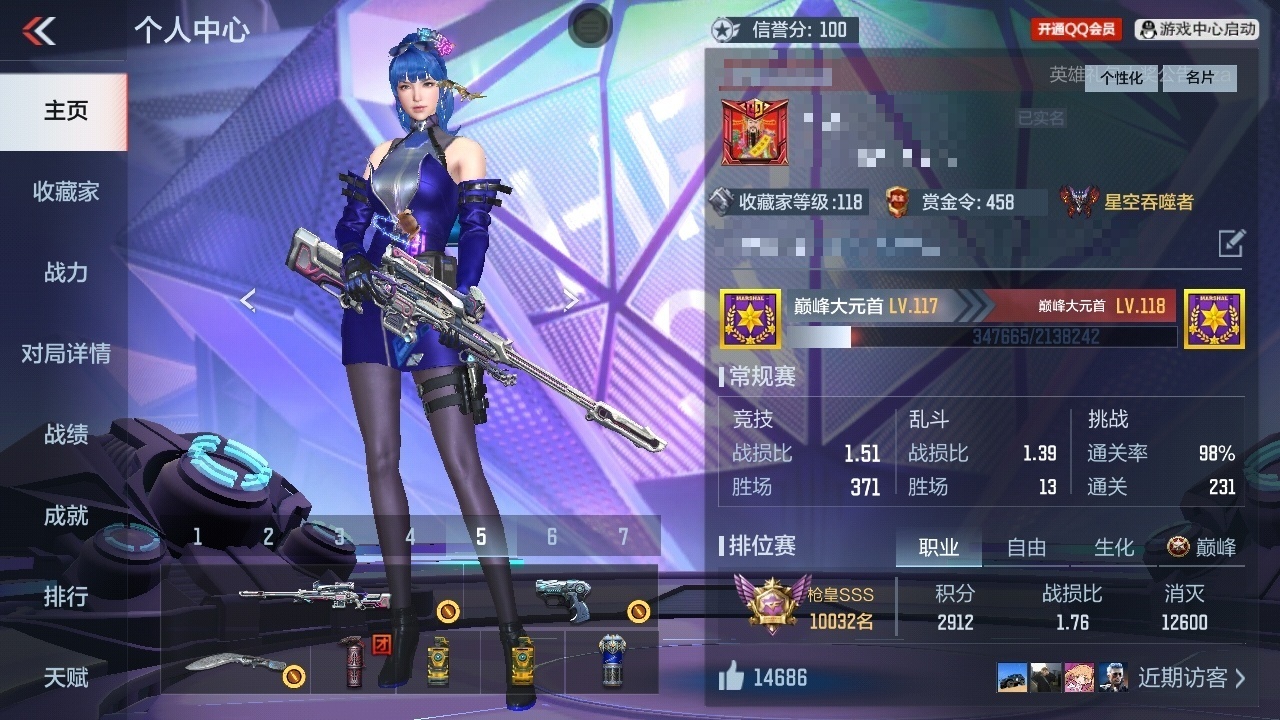Switch to the 天赋 sidebar tab
This screenshot has height=720, width=1280.
[65, 678]
